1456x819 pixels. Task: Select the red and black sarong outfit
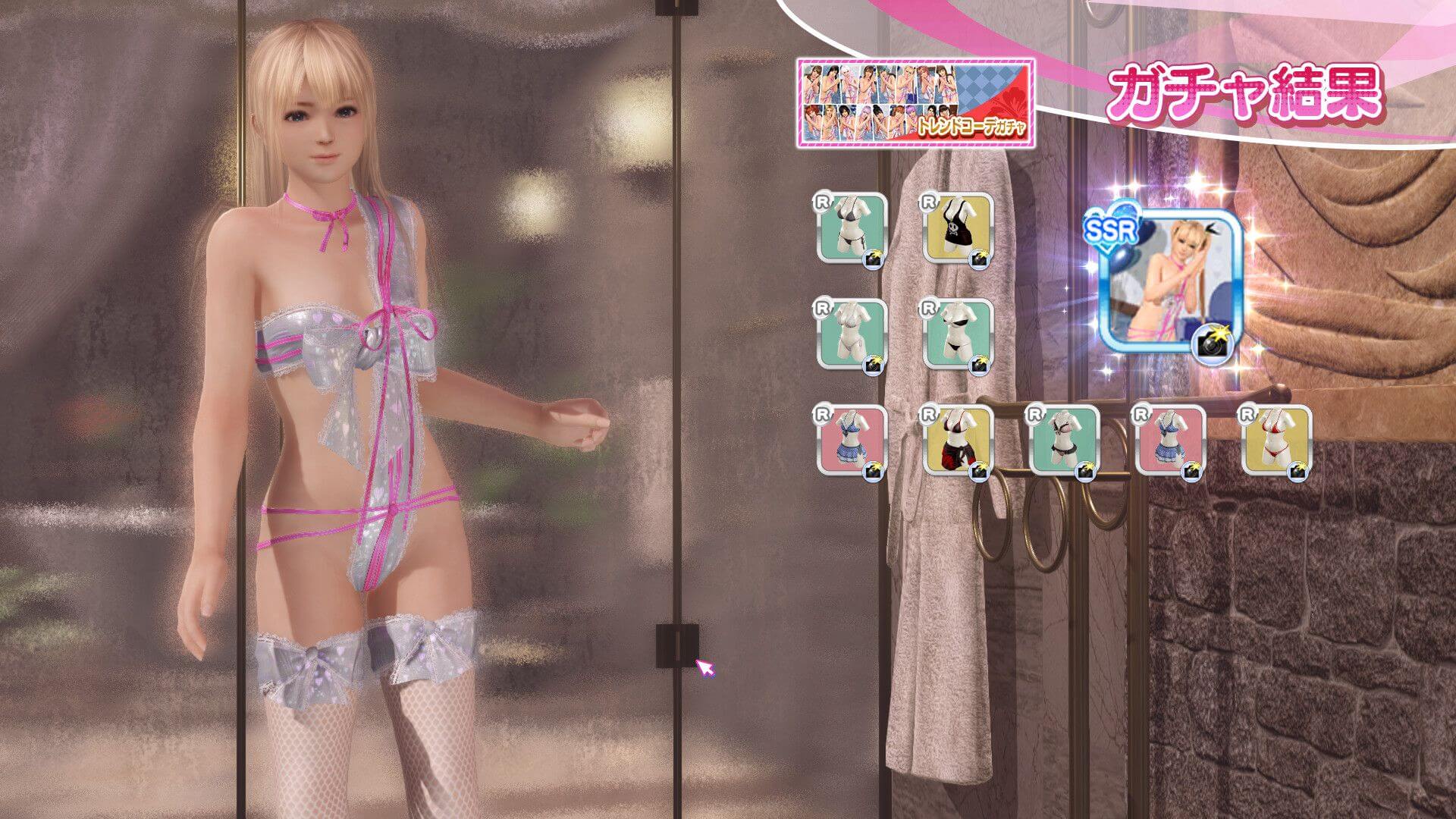958,441
